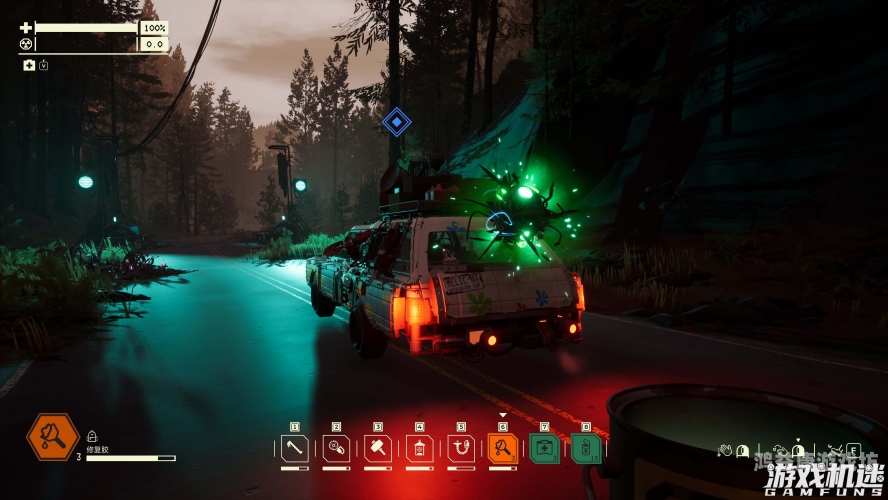Select the green canister slot with 10
The height and width of the screenshot is (500, 888).
click(x=586, y=448)
